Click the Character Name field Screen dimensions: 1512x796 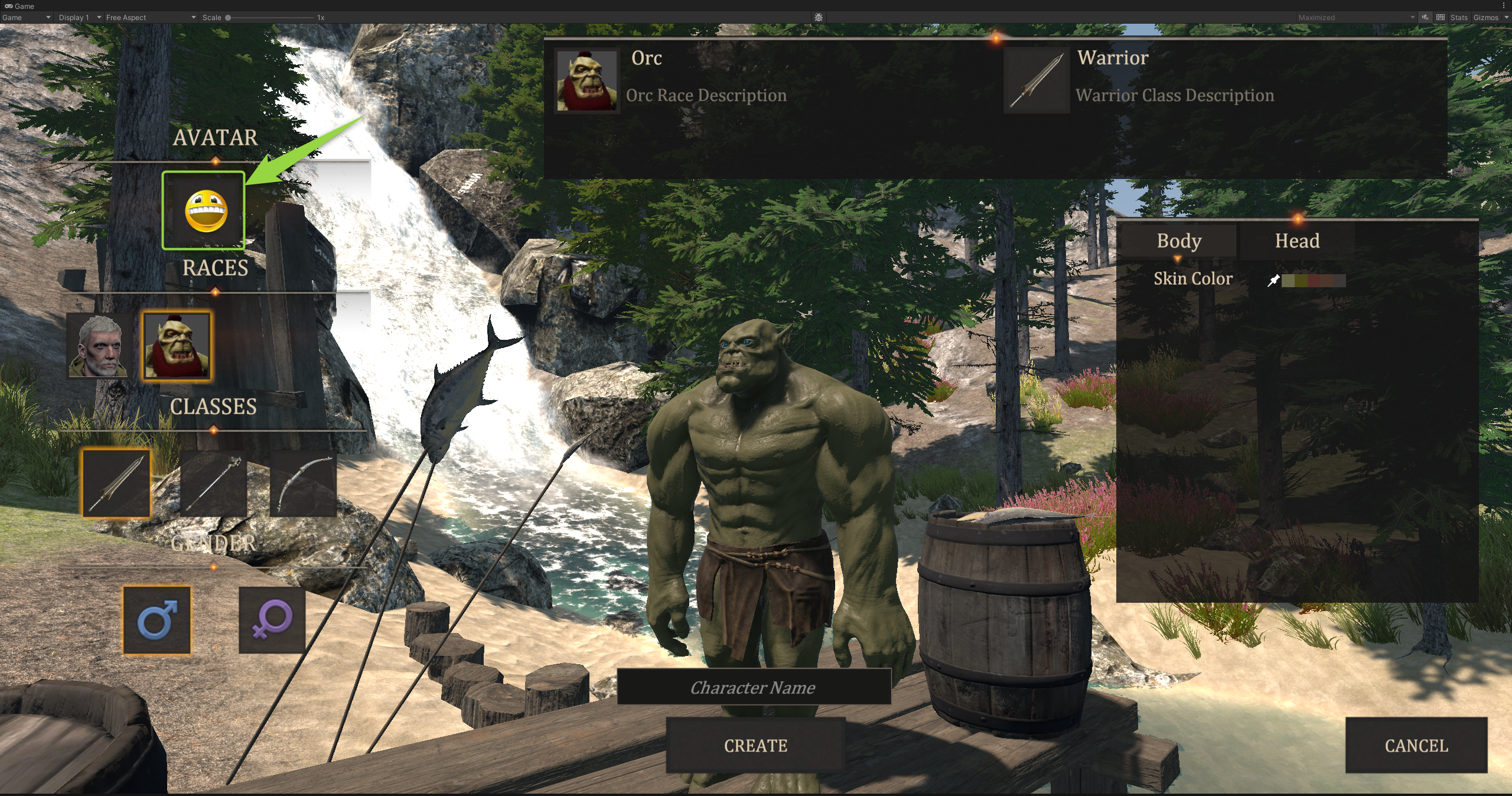pyautogui.click(x=754, y=687)
